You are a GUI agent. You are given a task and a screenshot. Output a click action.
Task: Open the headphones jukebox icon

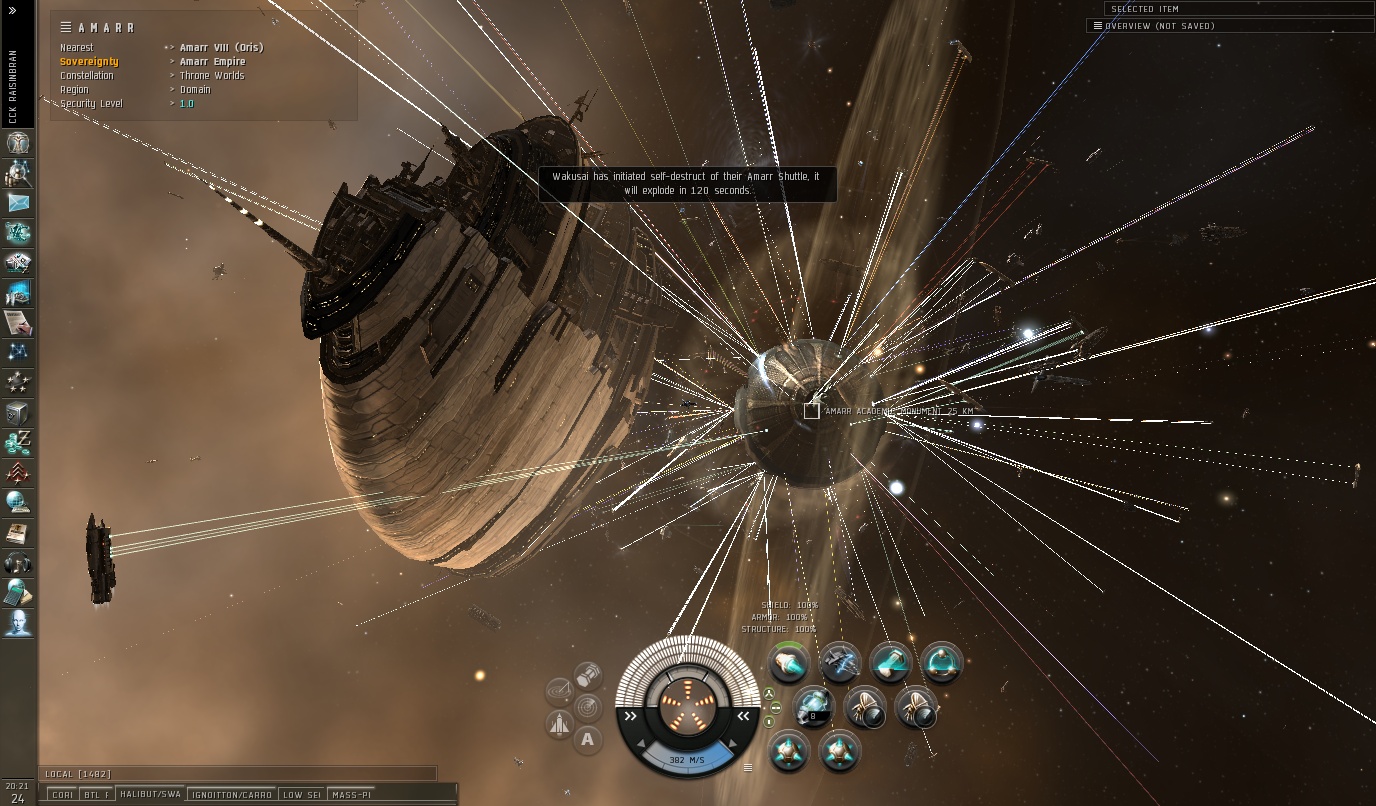(18, 563)
